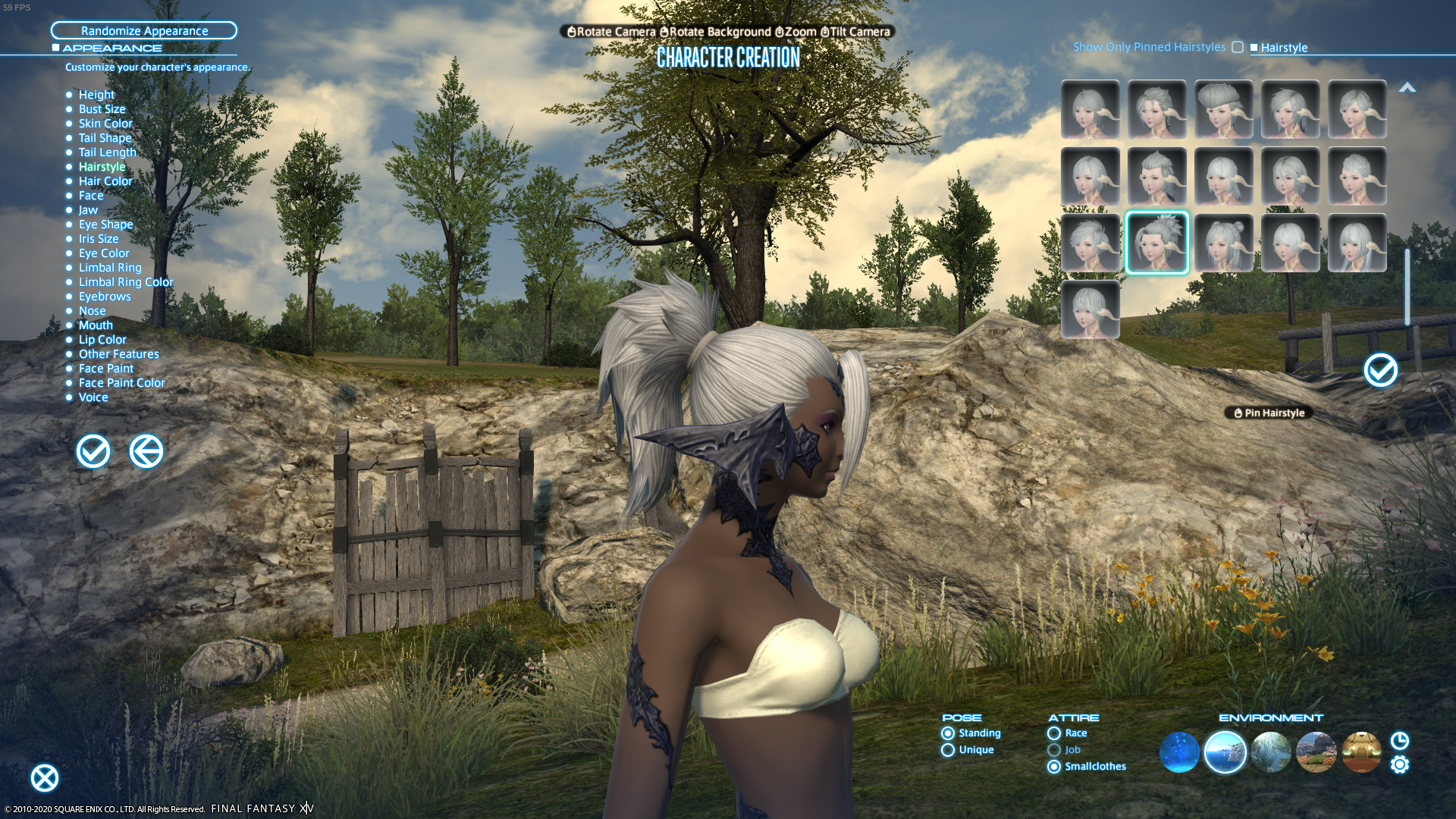The width and height of the screenshot is (1456, 819).
Task: Open the Voice customization option
Action: 93,397
